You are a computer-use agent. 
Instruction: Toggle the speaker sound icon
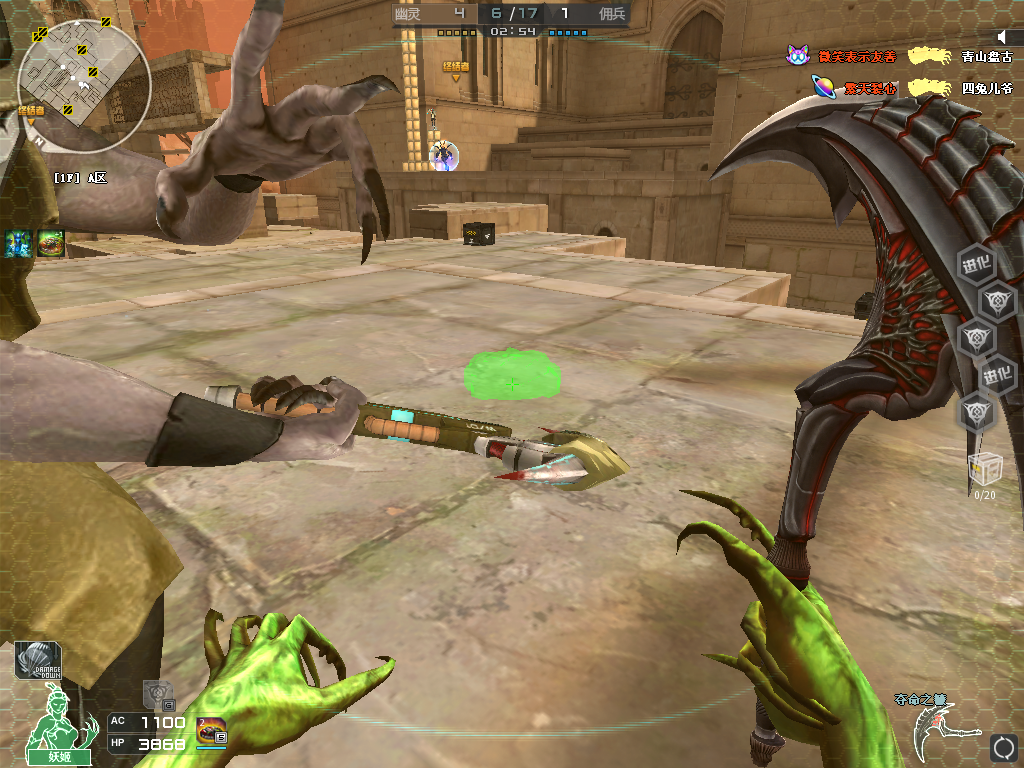(1004, 37)
